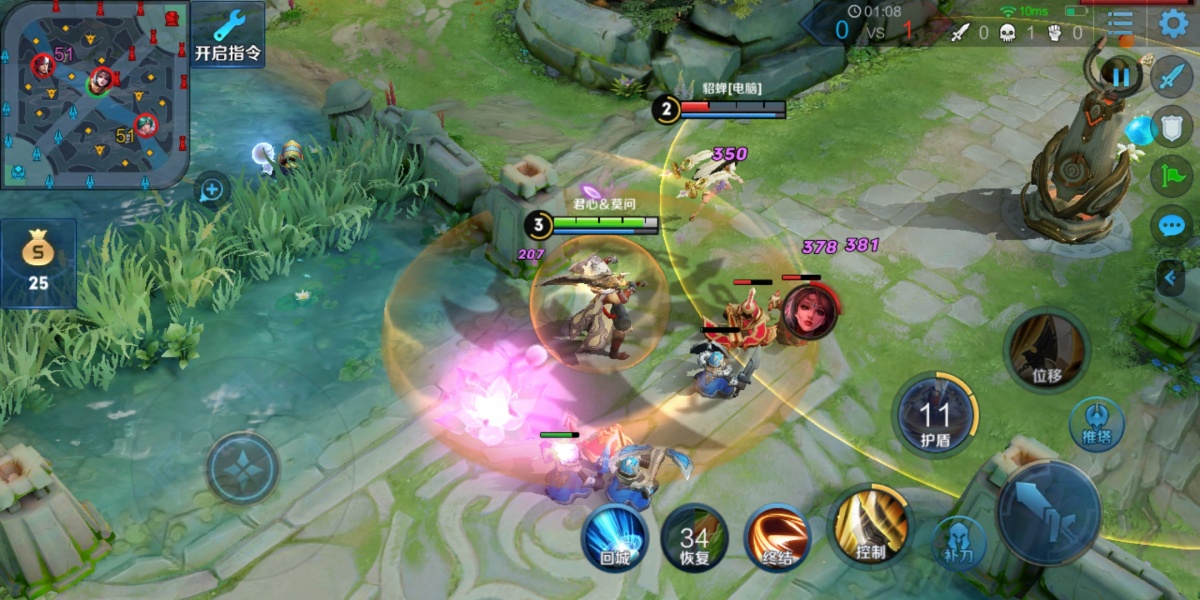This screenshot has height=600, width=1200.
Task: Open the gold coin shop showing 25
Action: coord(38,263)
